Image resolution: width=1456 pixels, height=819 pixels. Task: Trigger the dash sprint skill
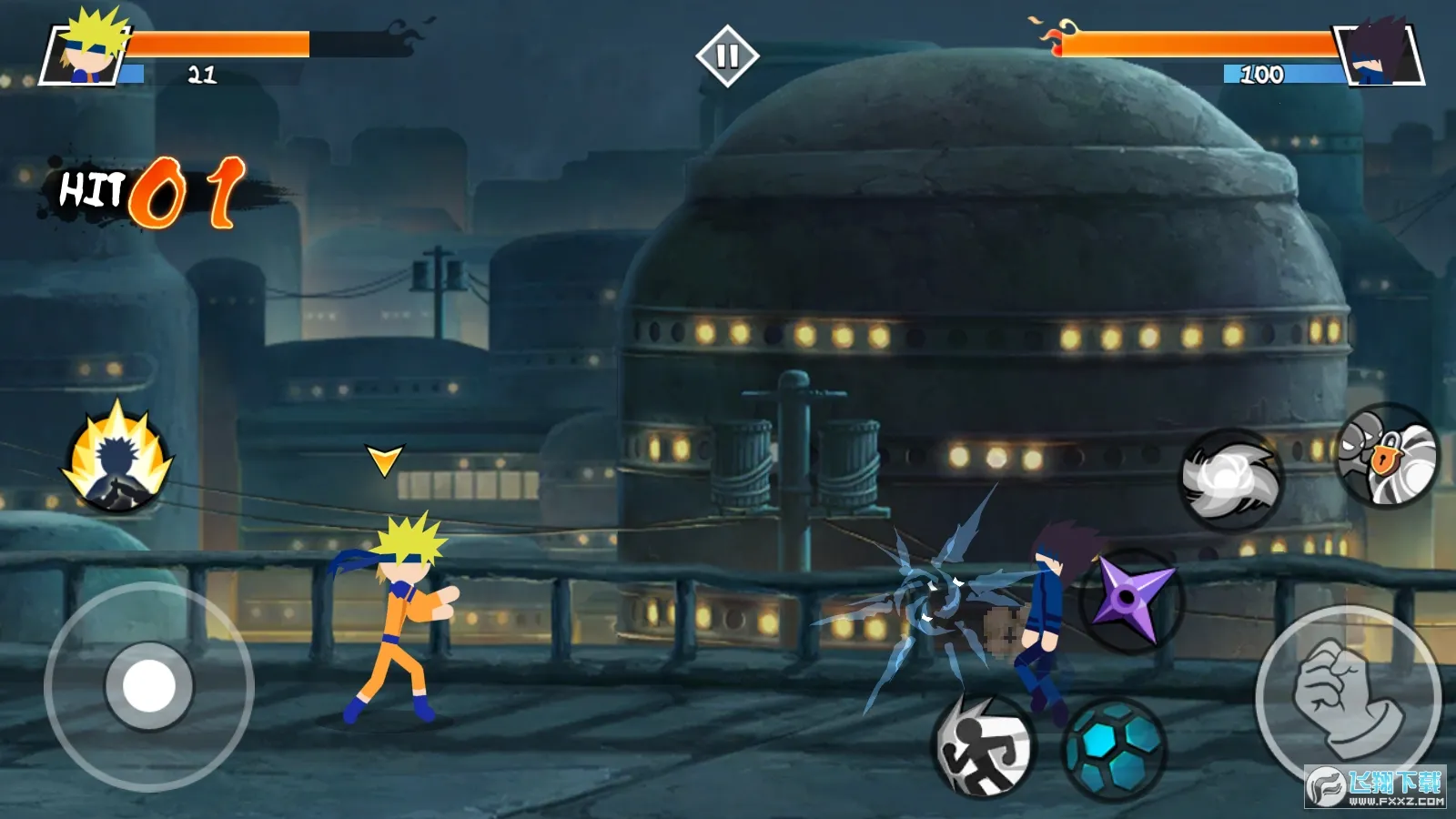point(984,748)
